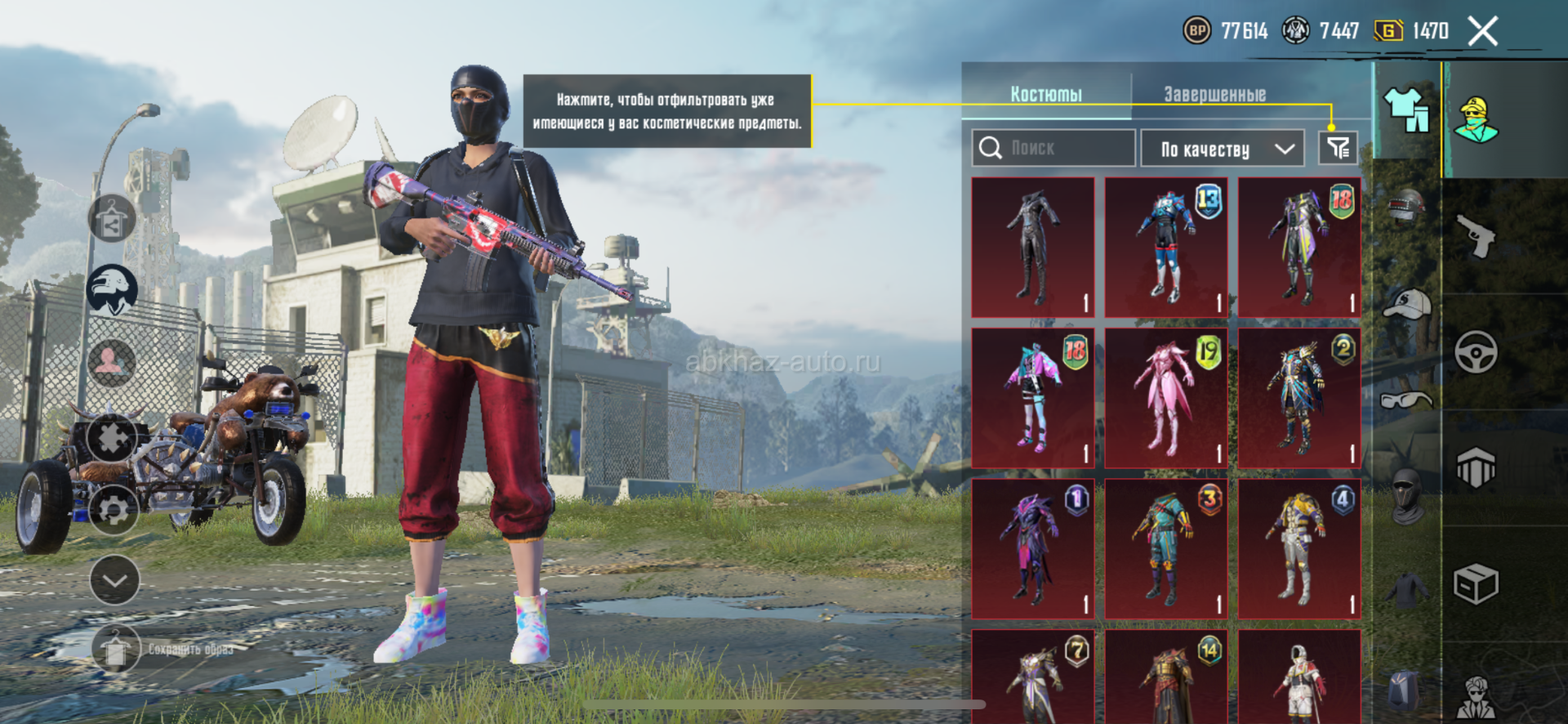Open the По качеству sort dropdown

click(1223, 149)
